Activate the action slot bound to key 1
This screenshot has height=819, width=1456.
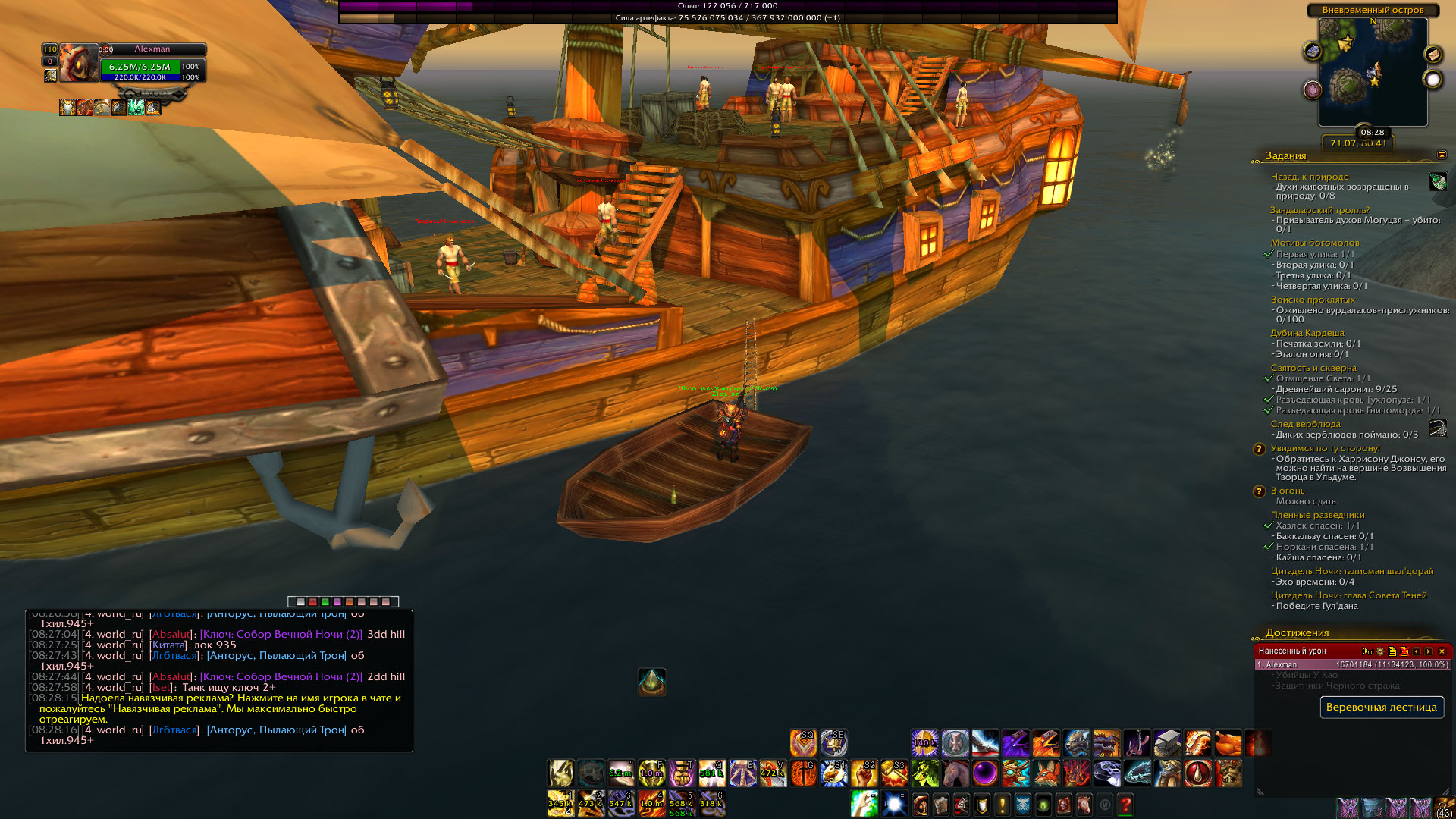tap(560, 802)
